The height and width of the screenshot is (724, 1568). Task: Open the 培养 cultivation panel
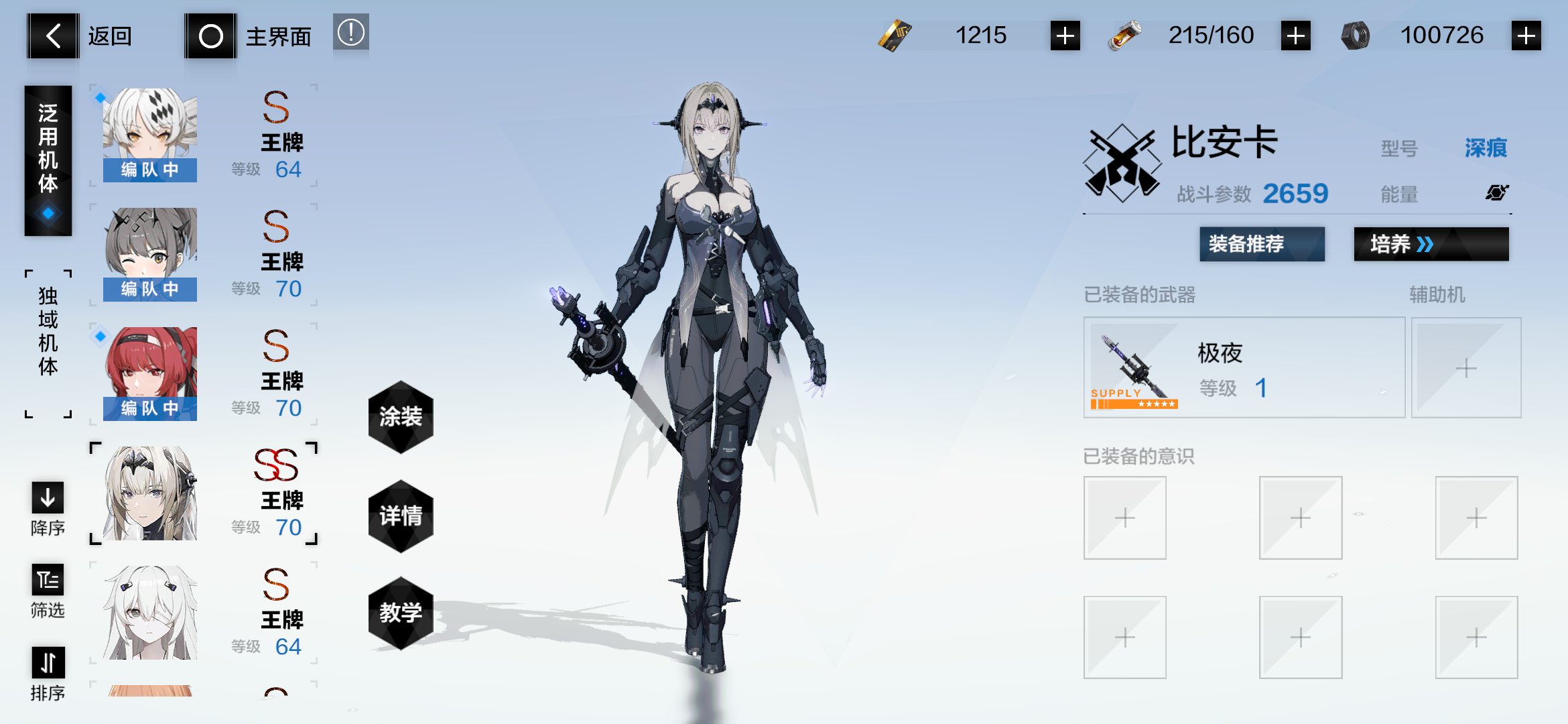click(1431, 245)
